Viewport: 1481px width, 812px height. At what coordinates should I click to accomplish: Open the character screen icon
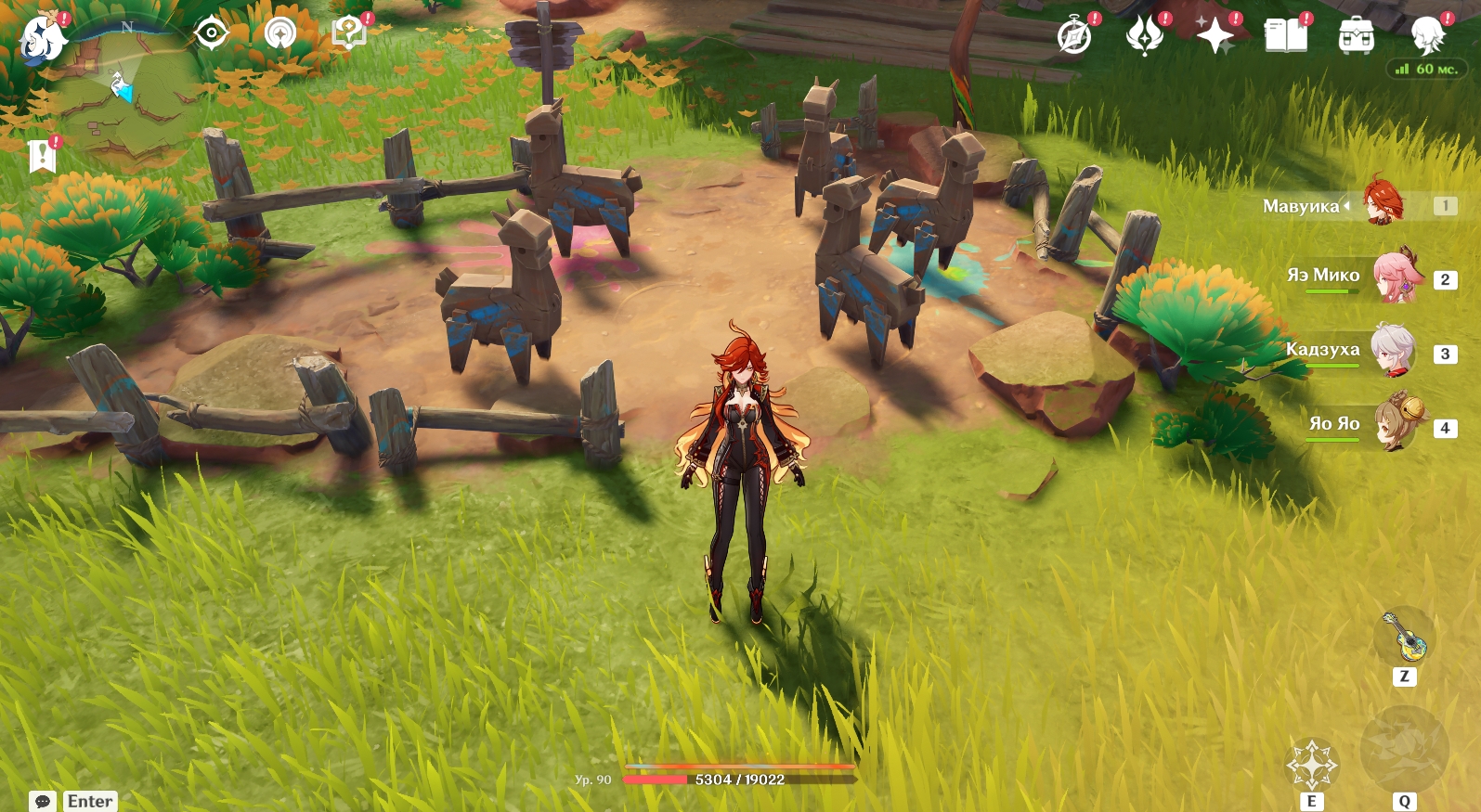1427,37
